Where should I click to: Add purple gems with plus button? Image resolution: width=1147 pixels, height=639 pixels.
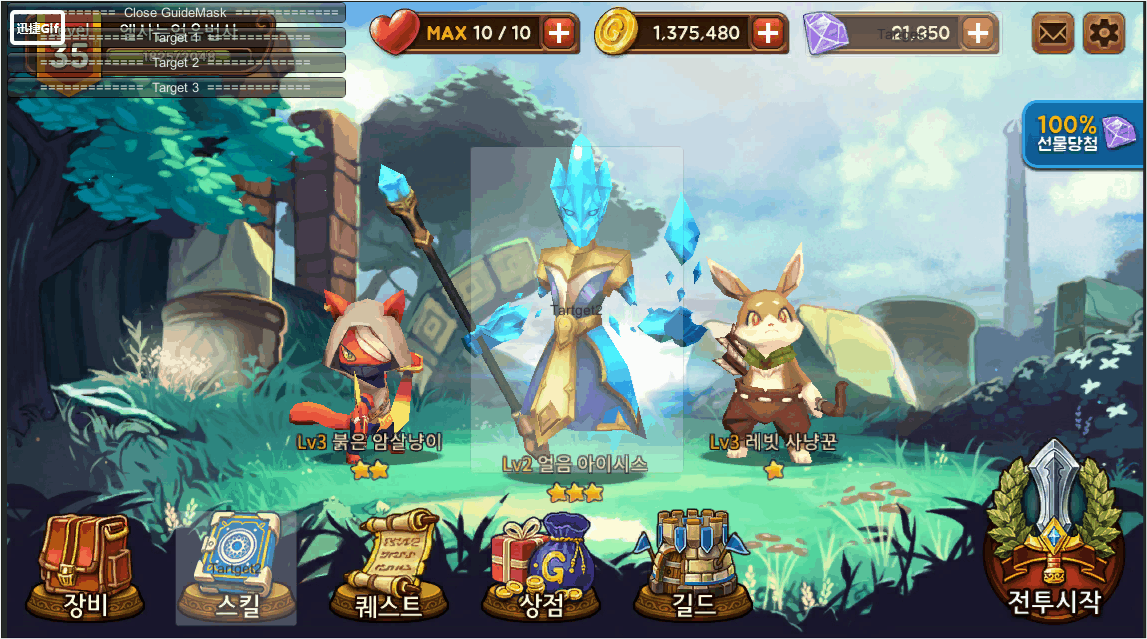coord(977,34)
